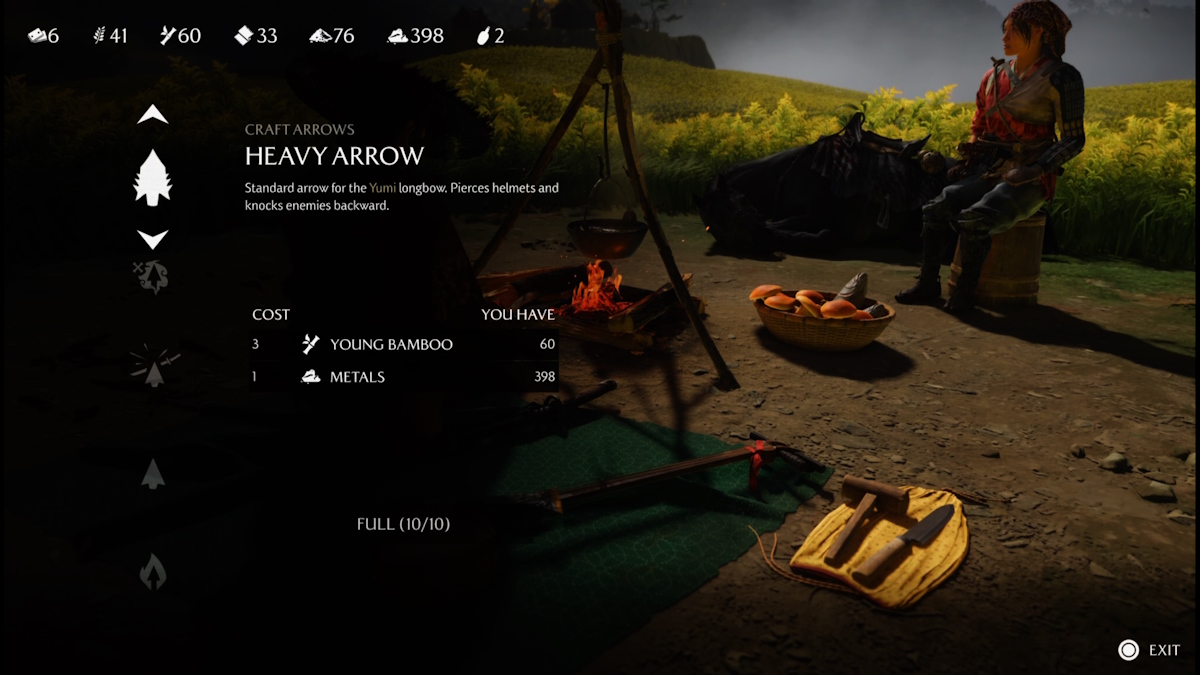Click the Metals cost row
The image size is (1200, 675).
click(x=403, y=377)
